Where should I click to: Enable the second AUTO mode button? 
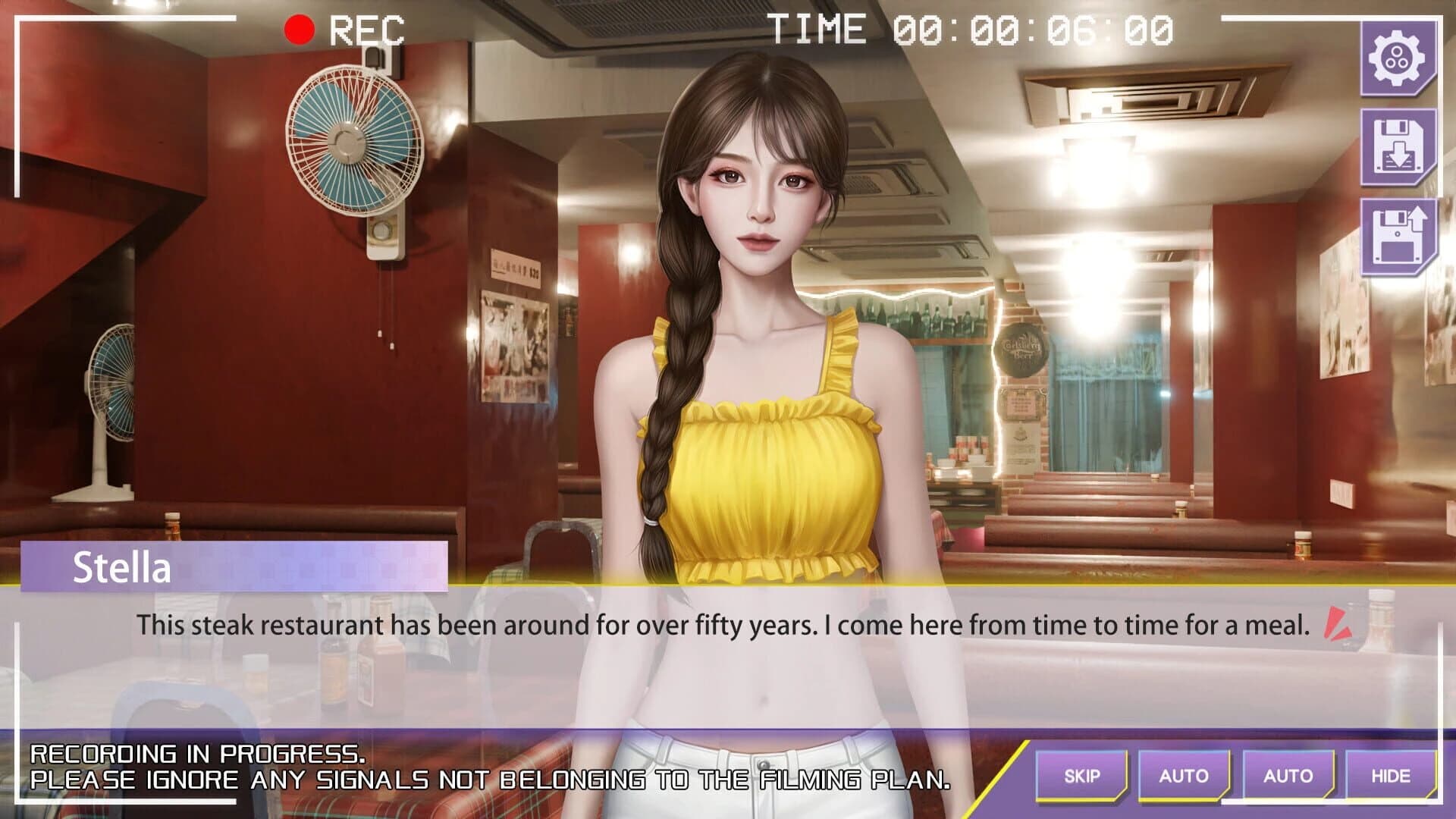1290,776
